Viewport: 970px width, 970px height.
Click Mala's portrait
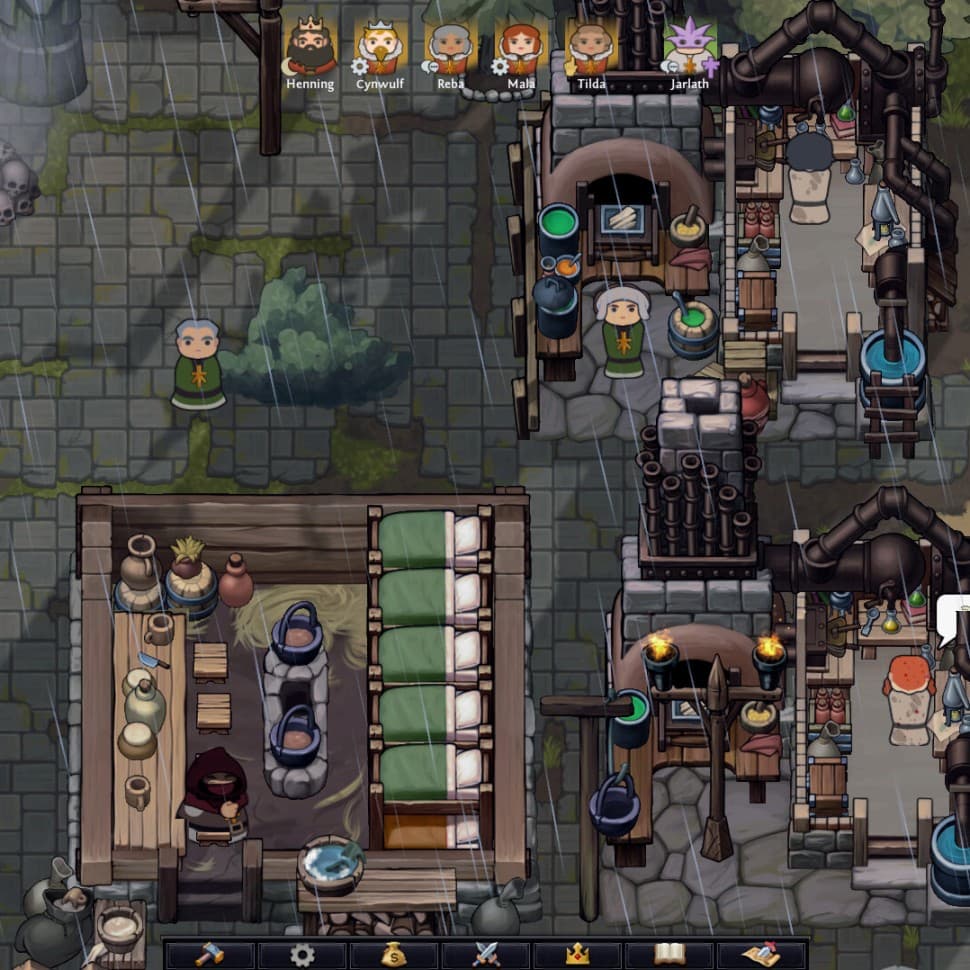tap(521, 47)
